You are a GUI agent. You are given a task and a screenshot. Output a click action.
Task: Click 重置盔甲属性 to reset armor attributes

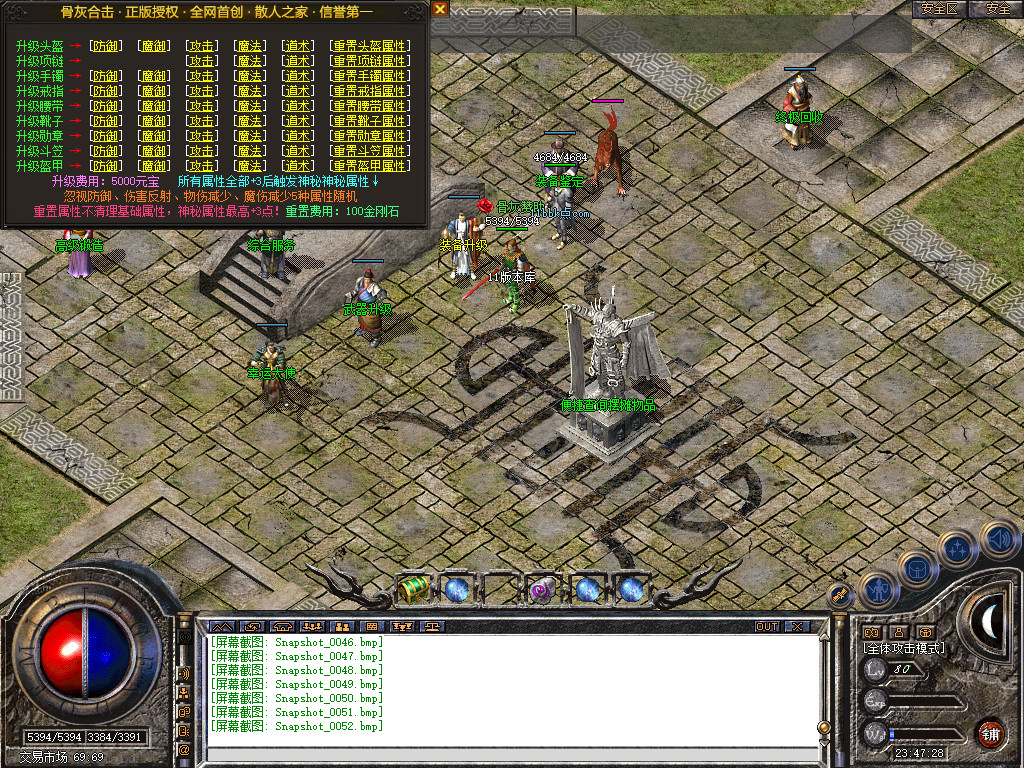[370, 166]
